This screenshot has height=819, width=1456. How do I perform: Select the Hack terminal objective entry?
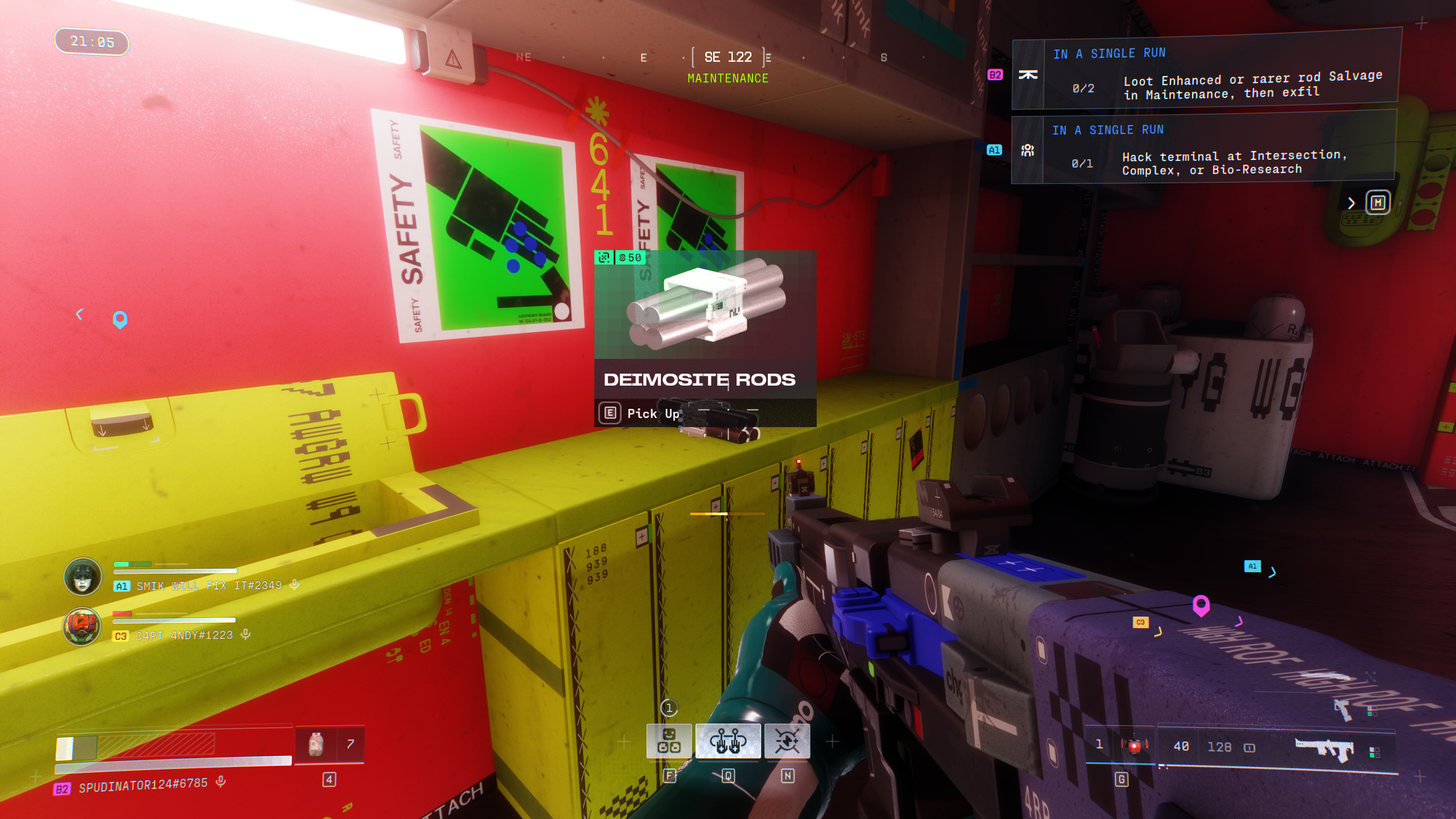click(1203, 151)
